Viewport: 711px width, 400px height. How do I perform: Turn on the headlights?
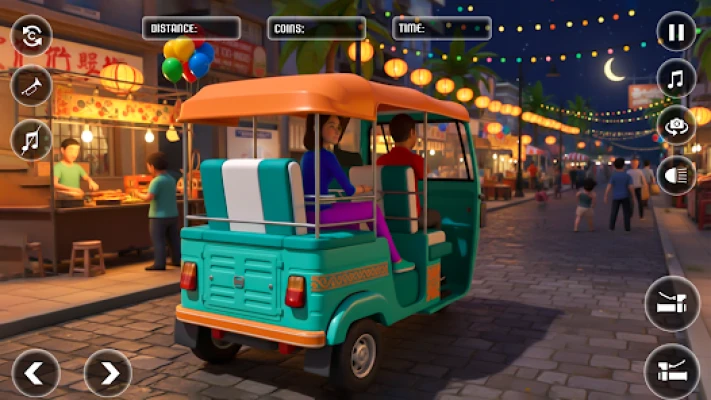tap(677, 174)
